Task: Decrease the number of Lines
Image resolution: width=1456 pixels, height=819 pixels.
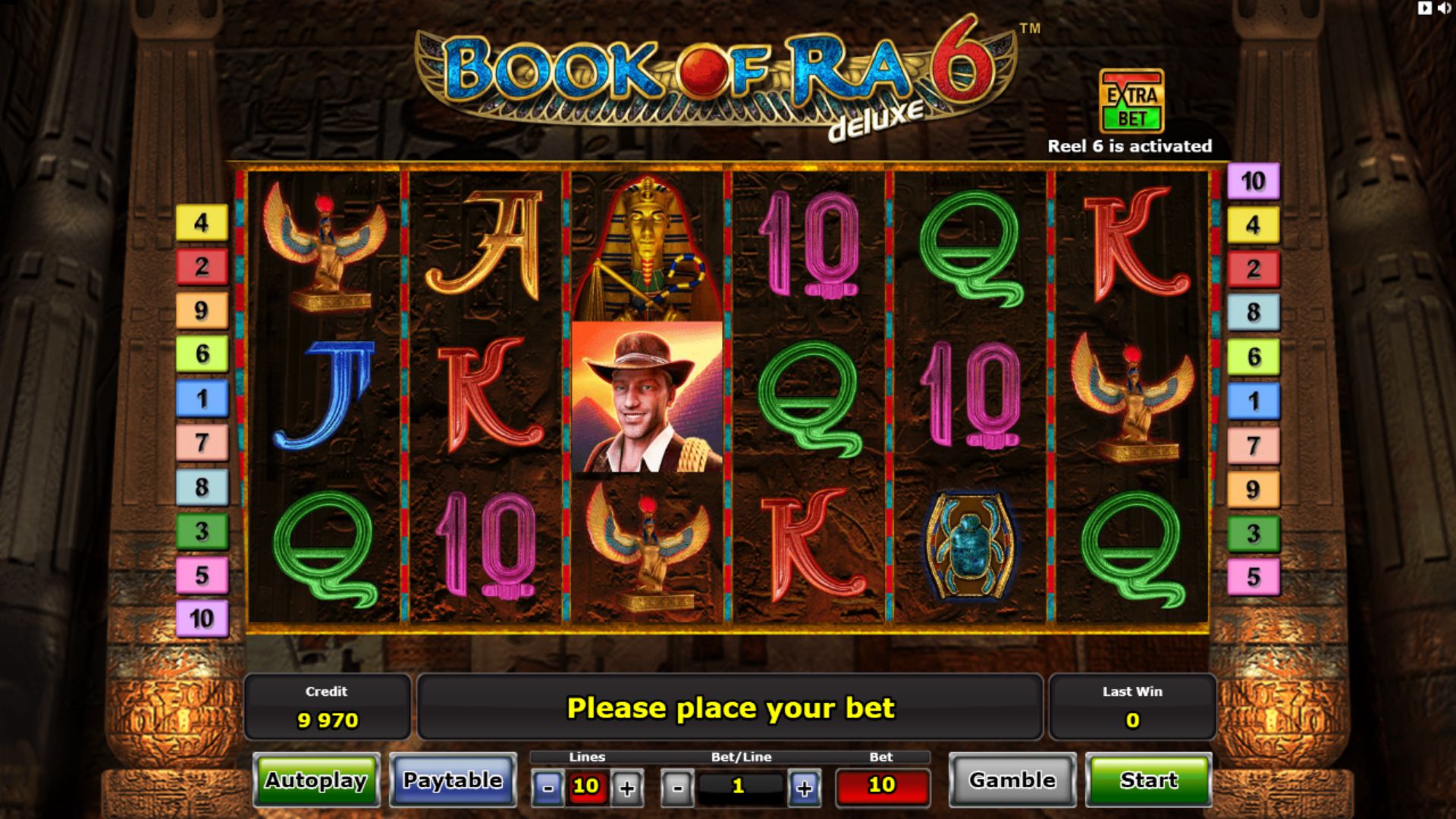Action: (548, 788)
